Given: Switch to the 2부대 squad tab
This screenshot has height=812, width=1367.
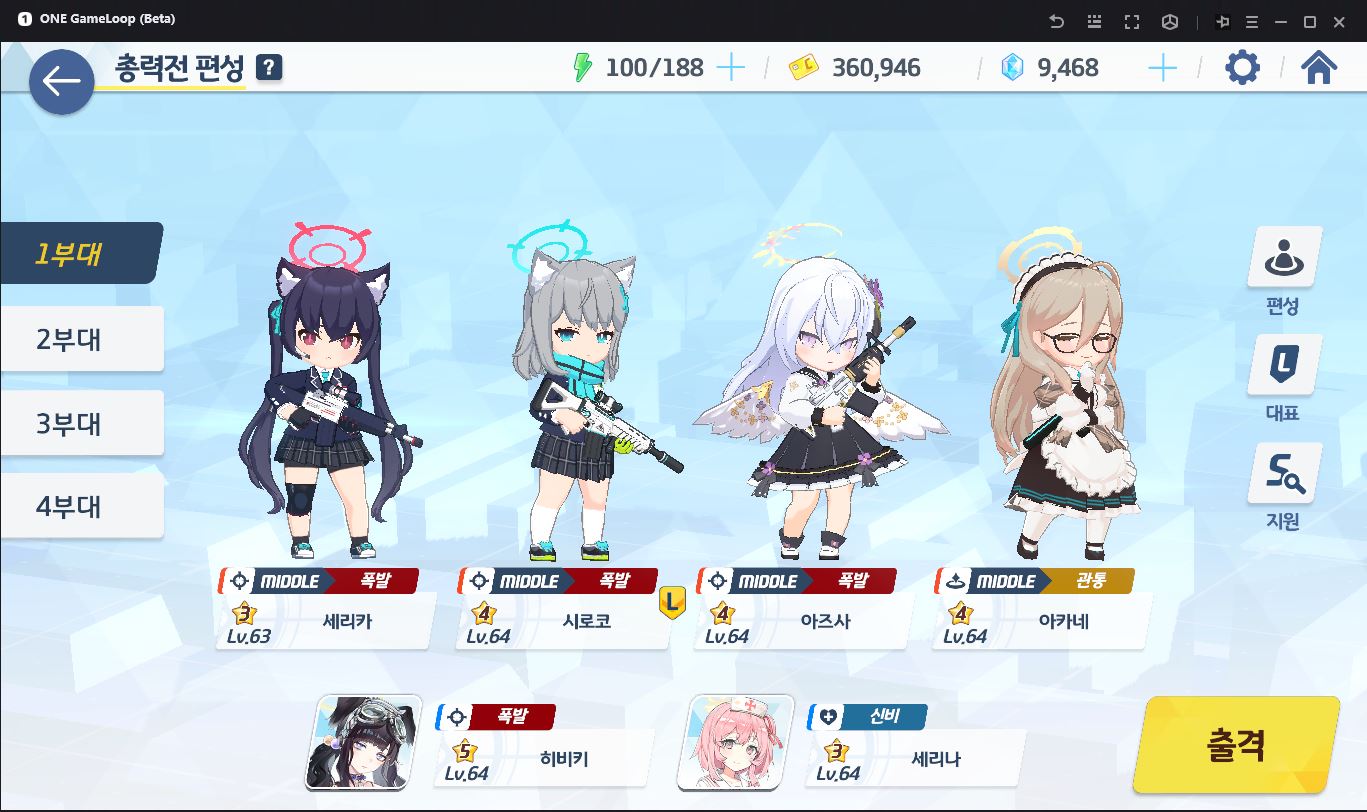Looking at the screenshot, I should (80, 339).
